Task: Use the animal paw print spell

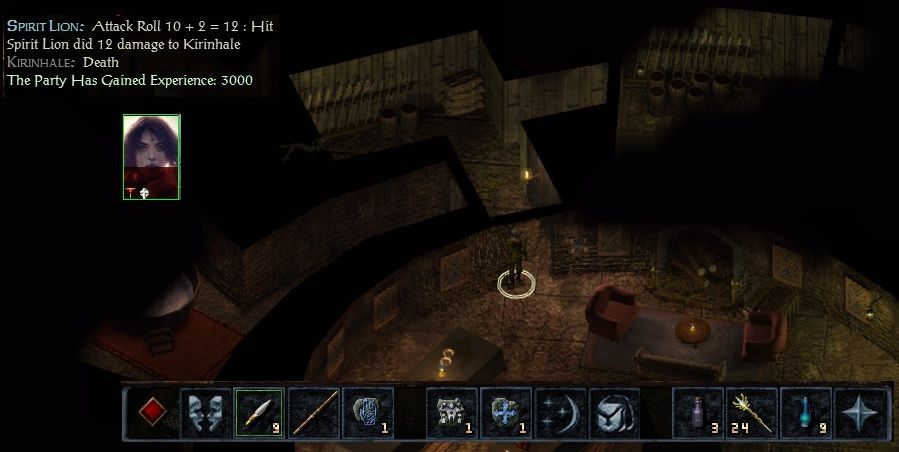Action: (x=451, y=412)
